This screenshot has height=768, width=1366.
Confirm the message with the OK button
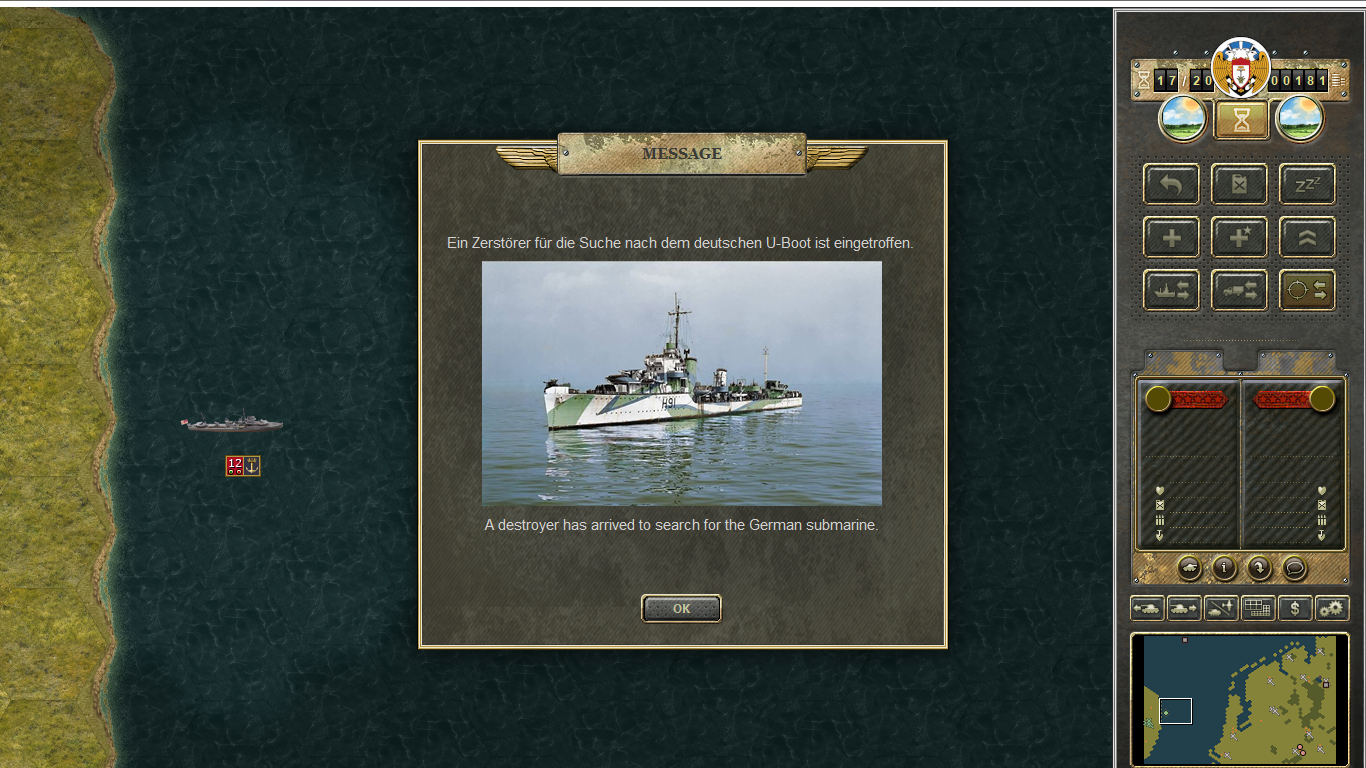(x=681, y=608)
